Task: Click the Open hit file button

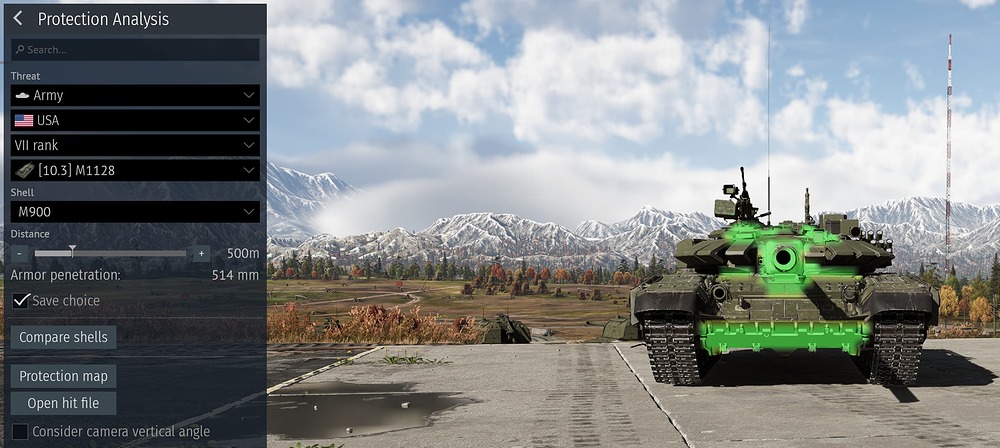Action: 63,403
